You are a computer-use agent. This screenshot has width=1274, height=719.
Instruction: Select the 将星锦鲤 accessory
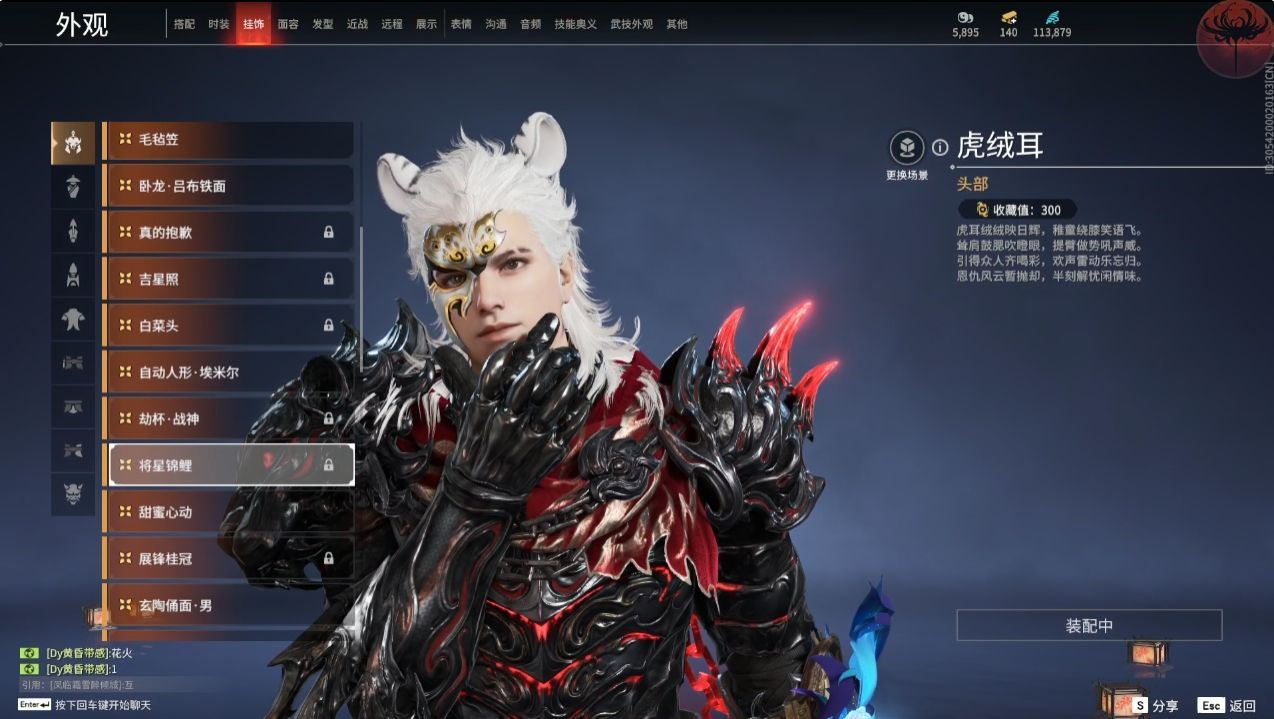point(228,465)
